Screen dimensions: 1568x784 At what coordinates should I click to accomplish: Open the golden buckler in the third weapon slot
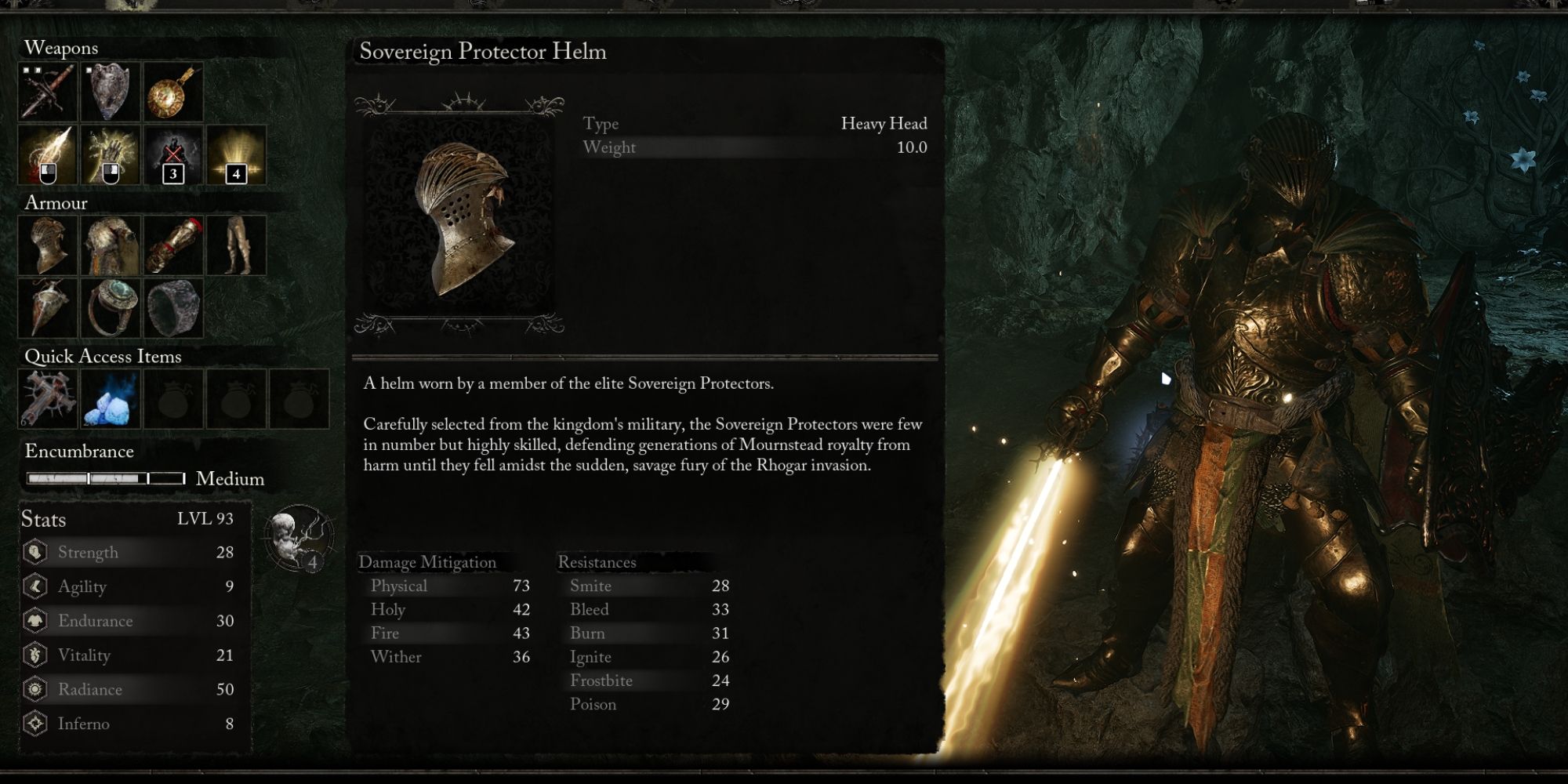coord(173,93)
